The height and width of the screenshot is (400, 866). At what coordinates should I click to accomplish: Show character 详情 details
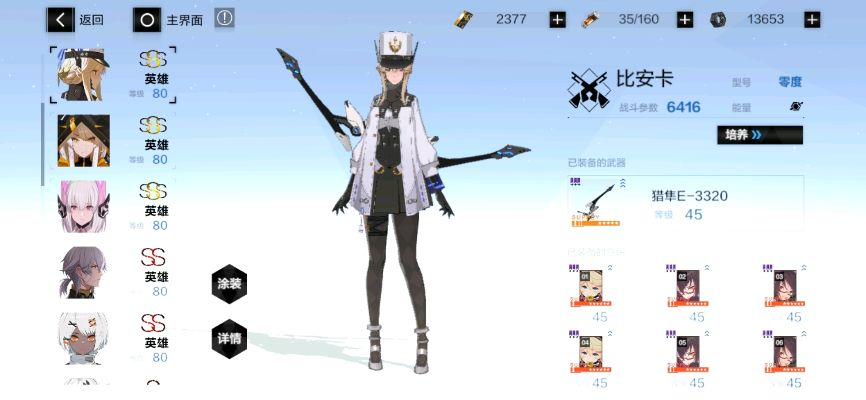229,338
